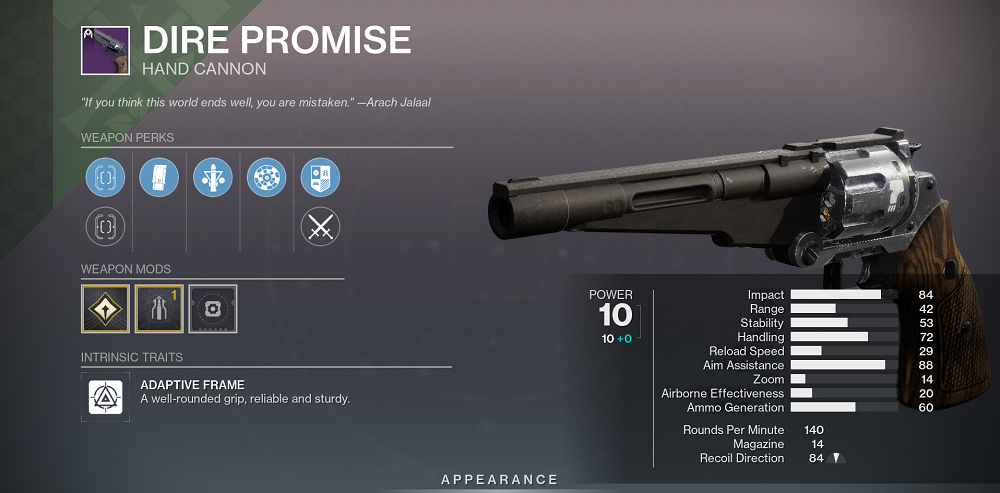The height and width of the screenshot is (493, 1000).
Task: Choose the unselected alternate sight perk
Action: coord(105,226)
